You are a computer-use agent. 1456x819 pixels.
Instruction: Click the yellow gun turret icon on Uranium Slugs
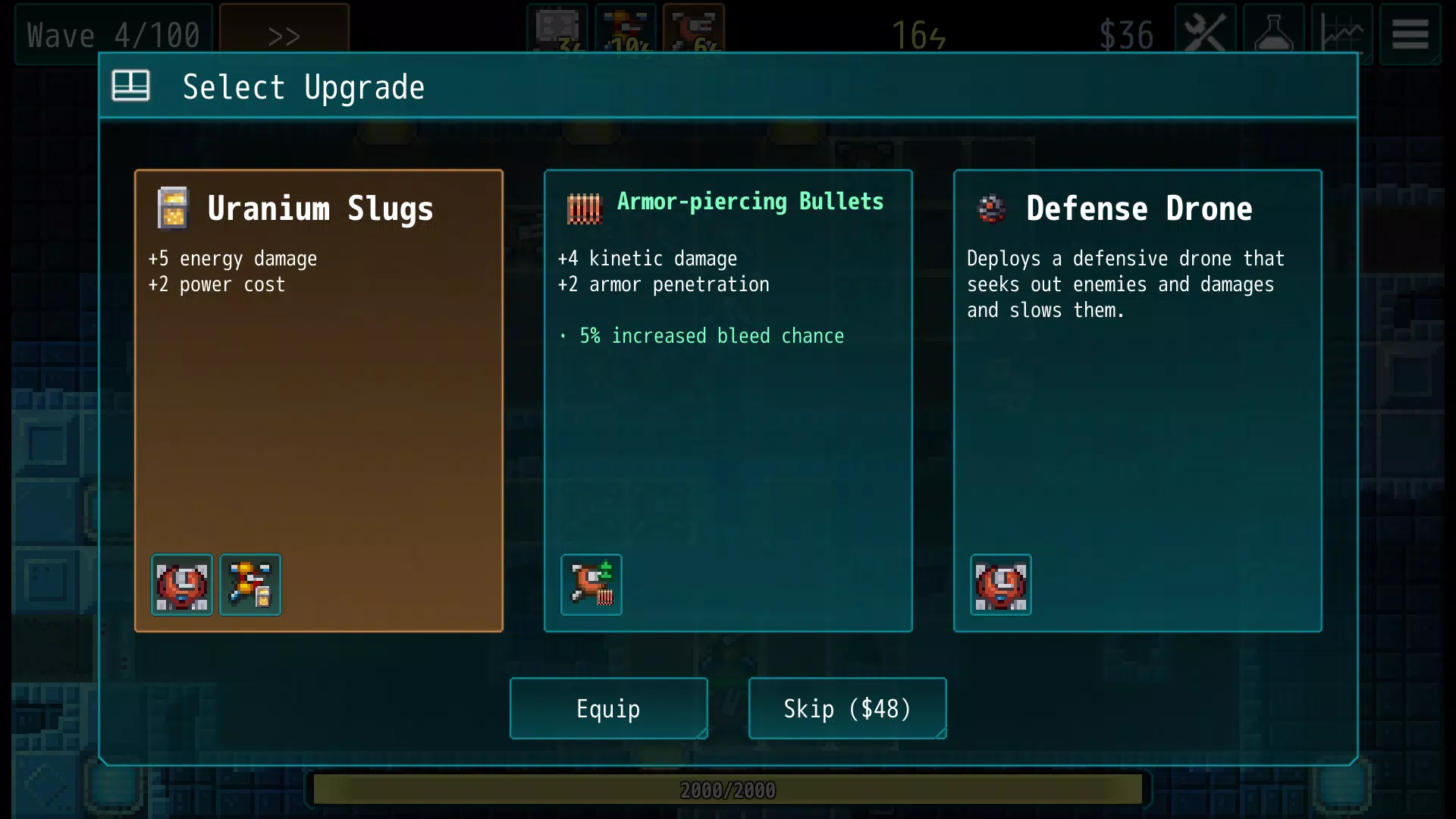(250, 585)
